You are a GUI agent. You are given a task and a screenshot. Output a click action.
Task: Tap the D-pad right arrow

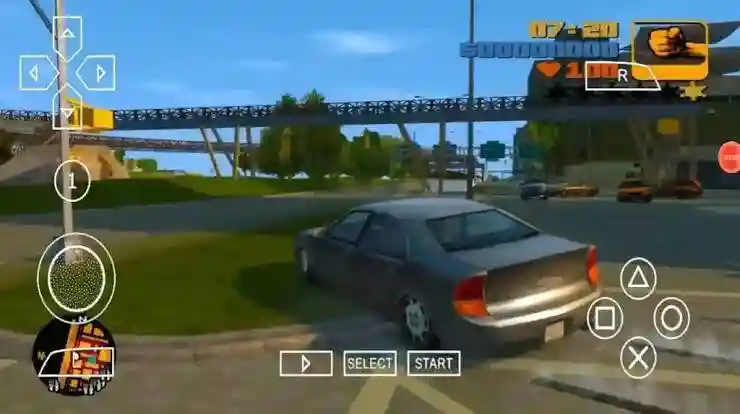(96, 72)
